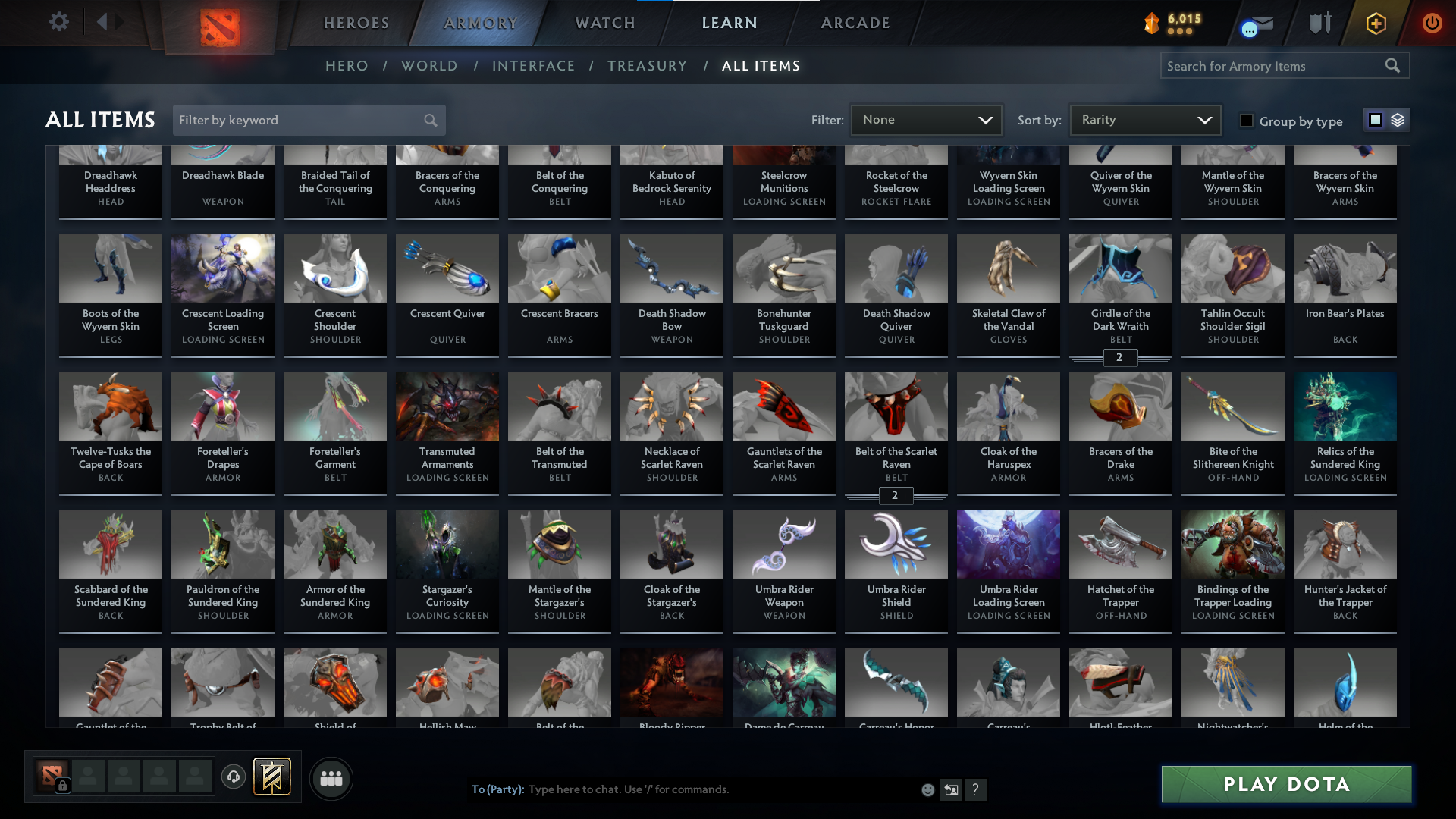Click the power icon to quit

click(1432, 24)
